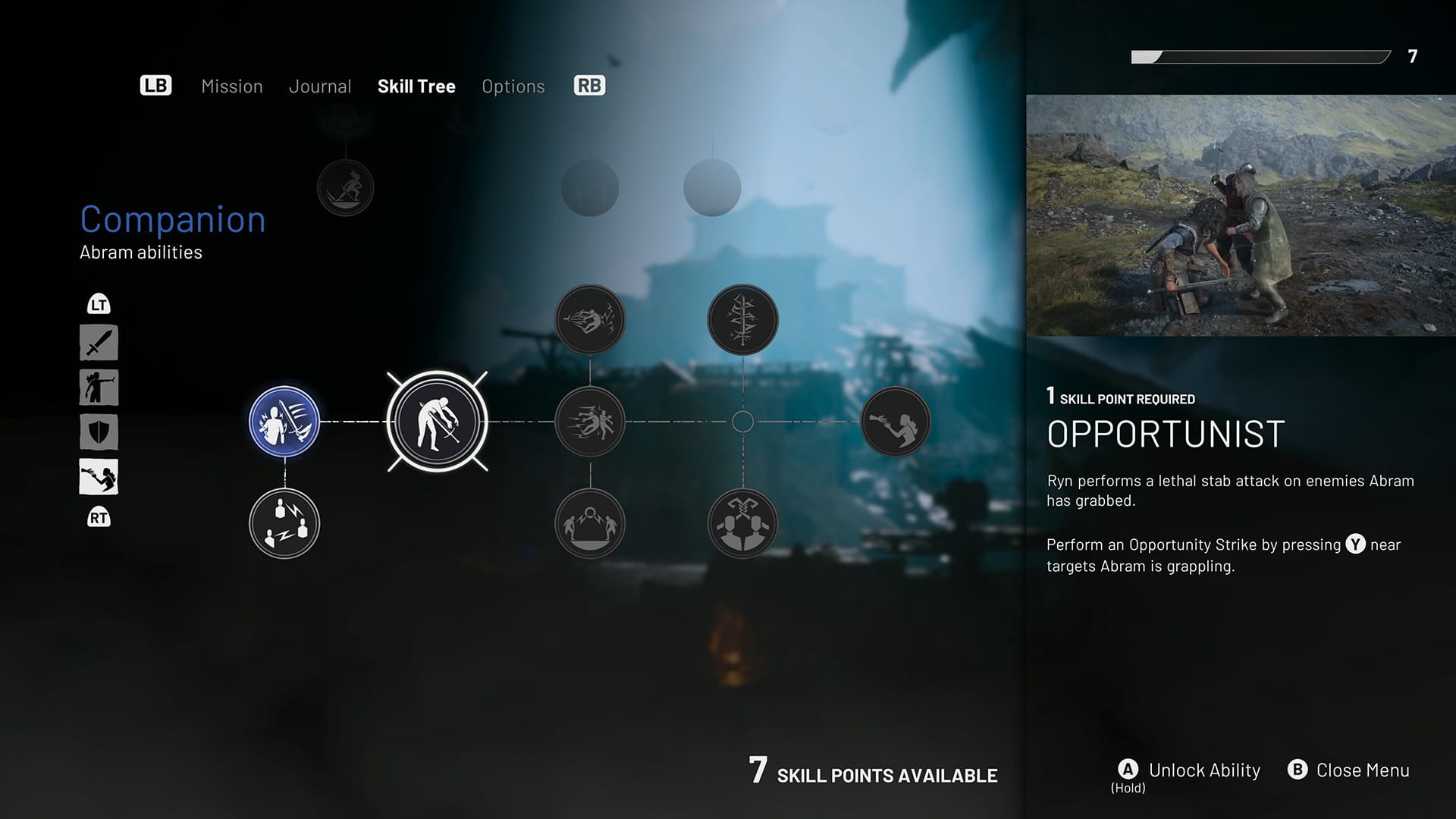Choose the sword skill category icon
This screenshot has width=1456, height=819.
99,343
